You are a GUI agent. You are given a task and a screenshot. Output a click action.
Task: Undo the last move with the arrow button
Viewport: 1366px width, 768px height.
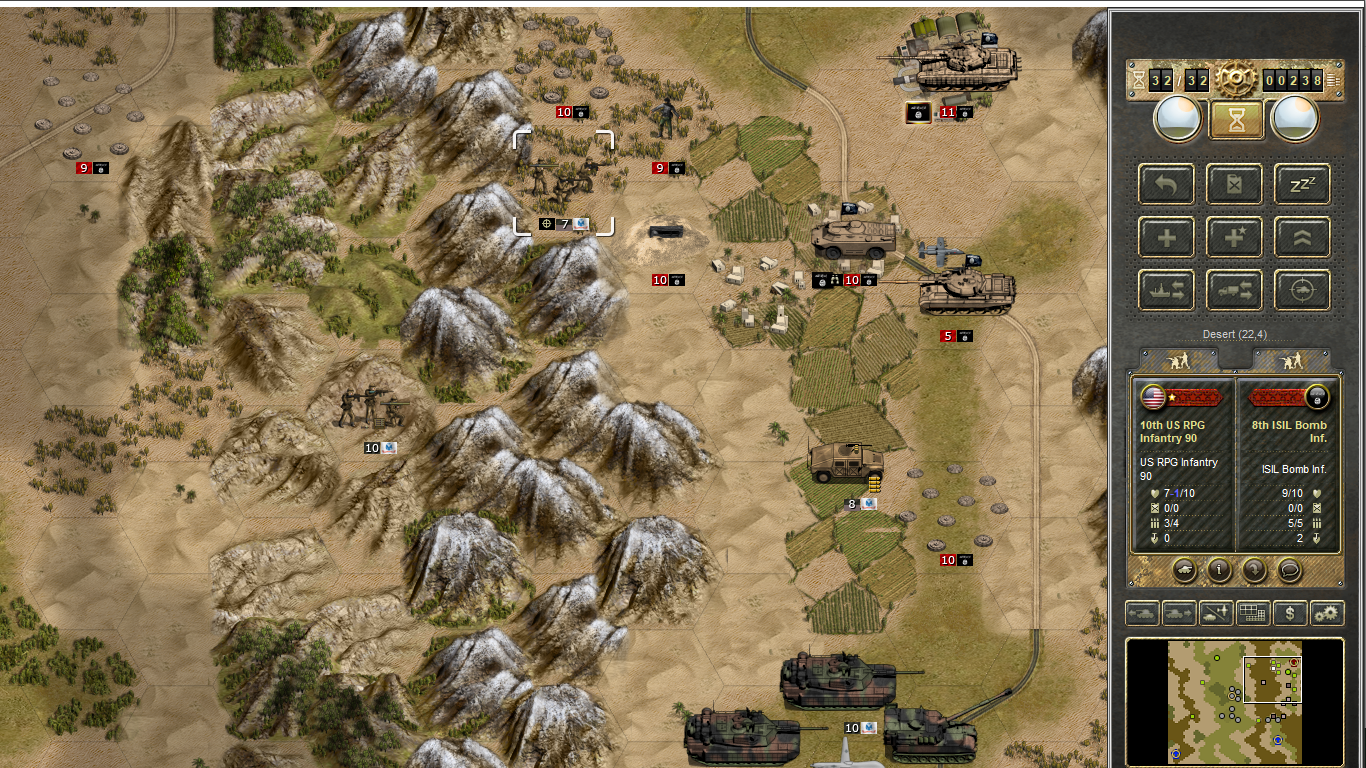point(1166,185)
